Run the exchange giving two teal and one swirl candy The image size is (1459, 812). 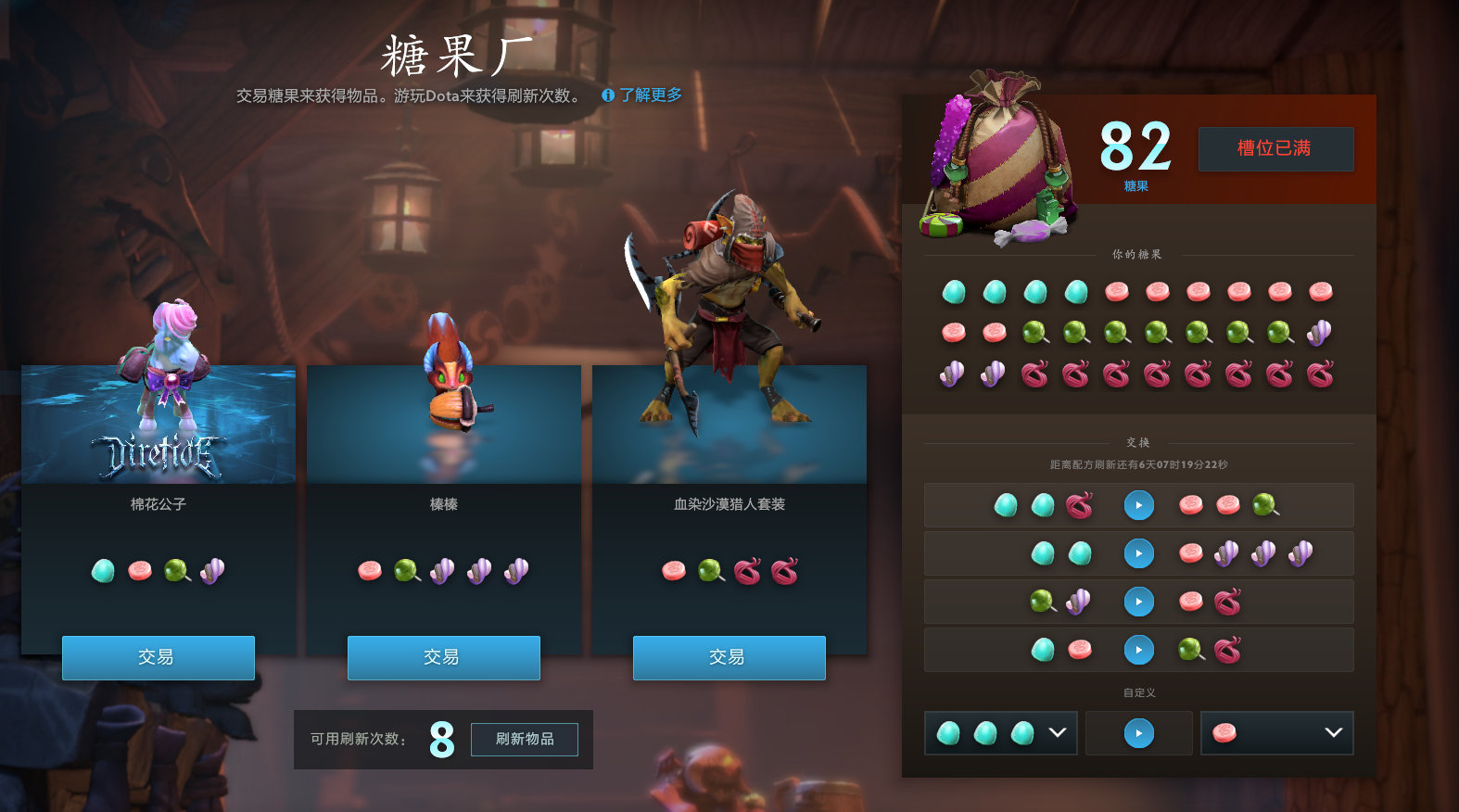(1138, 505)
